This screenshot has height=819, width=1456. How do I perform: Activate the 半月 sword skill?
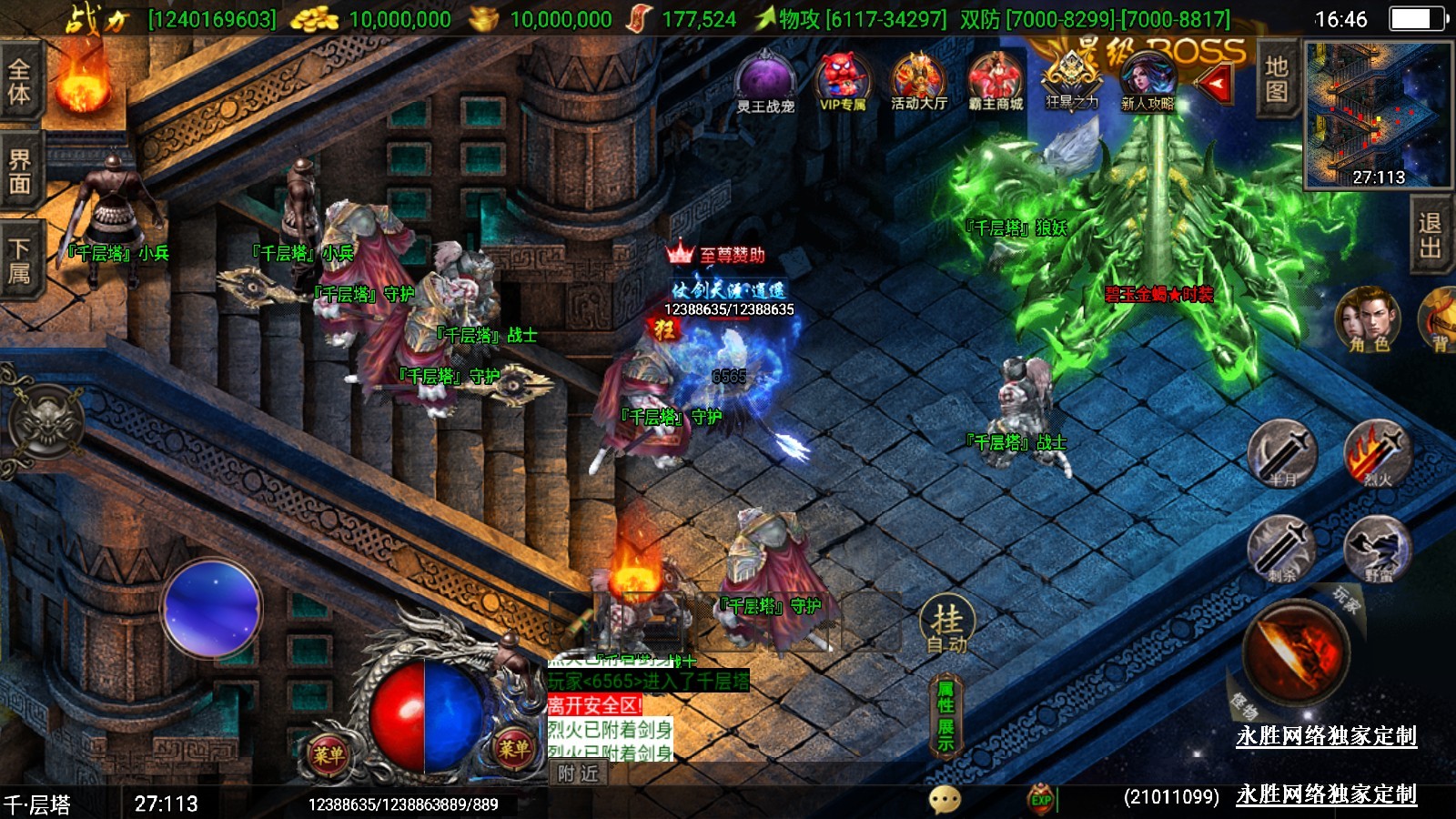point(1282,453)
